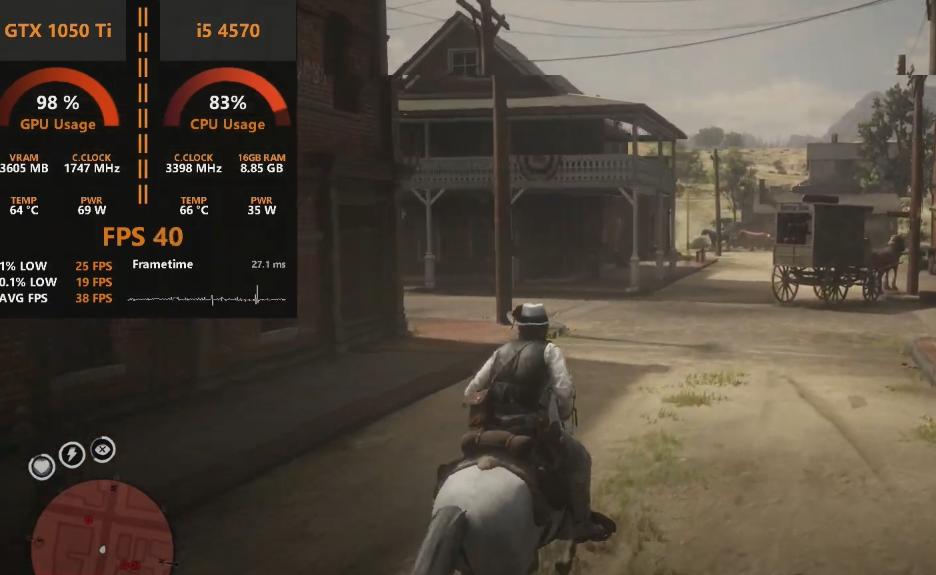Screen dimensions: 936x575
Task: Select the heart health core icon
Action: point(41,466)
